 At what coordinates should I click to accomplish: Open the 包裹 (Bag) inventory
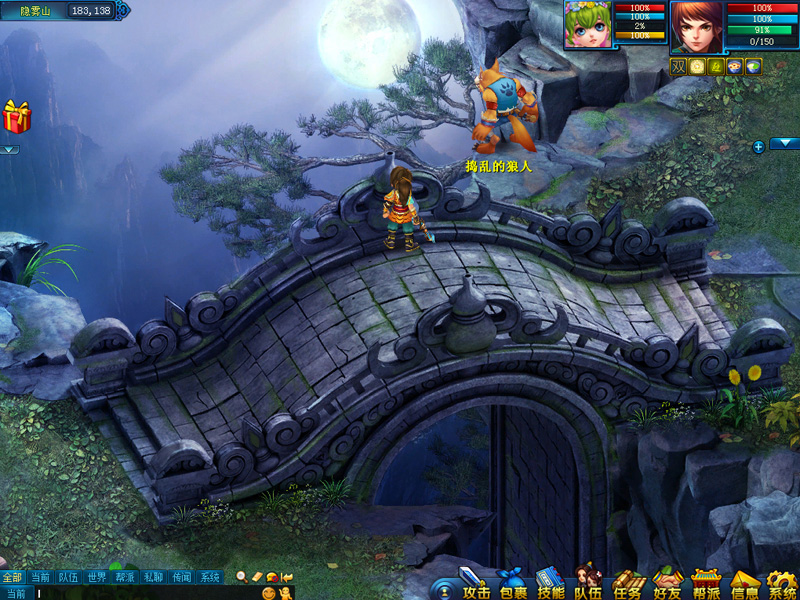[513, 584]
